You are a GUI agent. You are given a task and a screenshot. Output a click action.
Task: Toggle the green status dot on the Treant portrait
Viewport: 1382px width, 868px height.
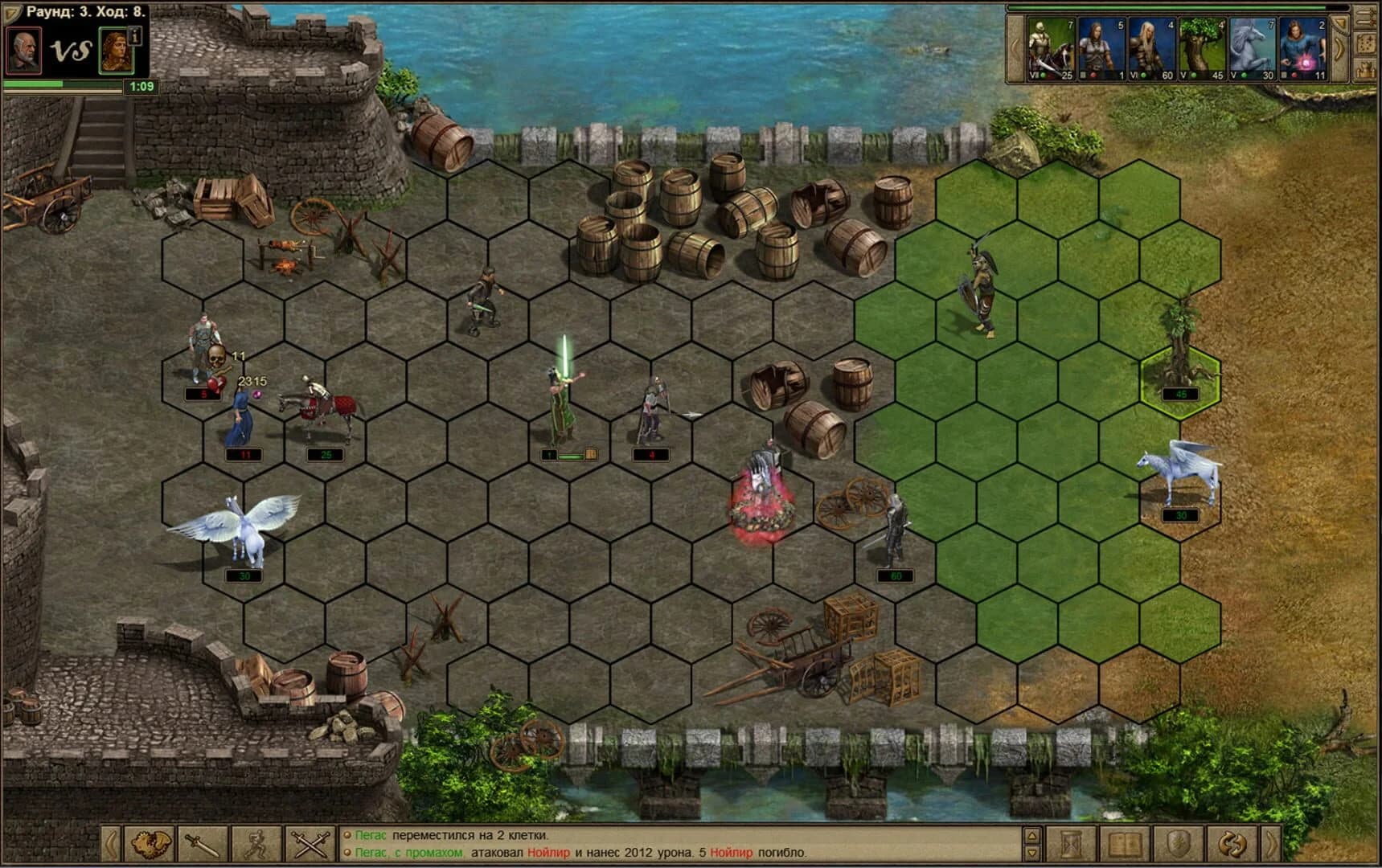point(1193,76)
